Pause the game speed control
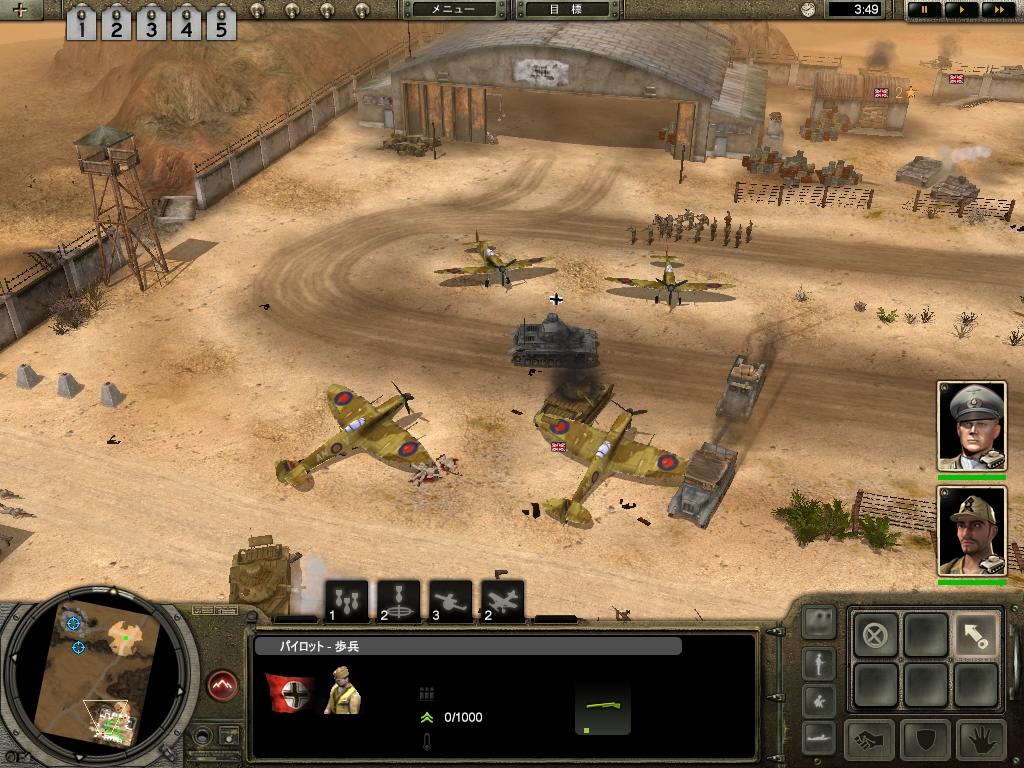This screenshot has height=768, width=1024. click(x=924, y=9)
